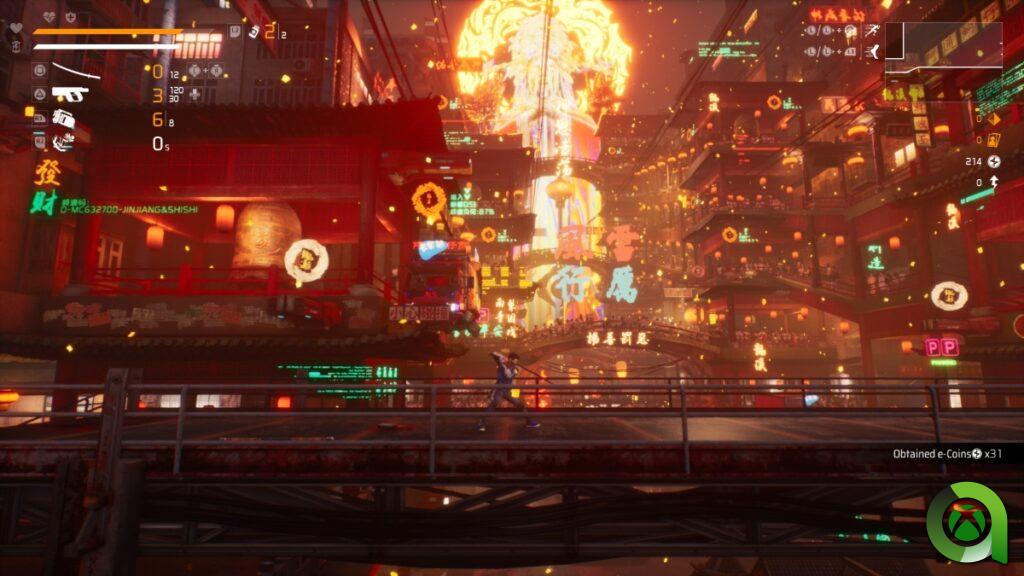1024x576 pixels.
Task: Select the katana melee weapon icon
Action: 74,71
